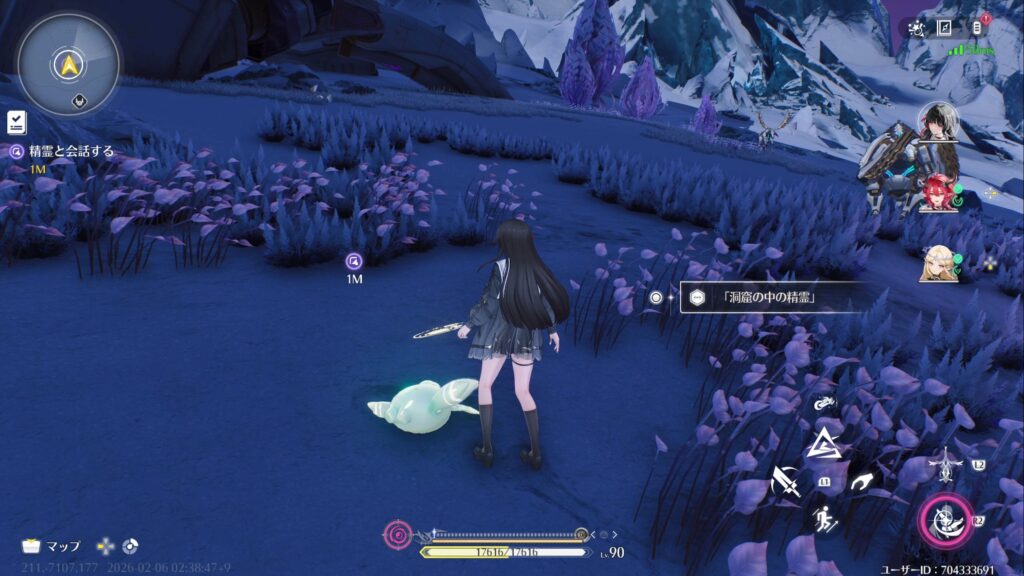Open the quest checklist icon

click(17, 122)
